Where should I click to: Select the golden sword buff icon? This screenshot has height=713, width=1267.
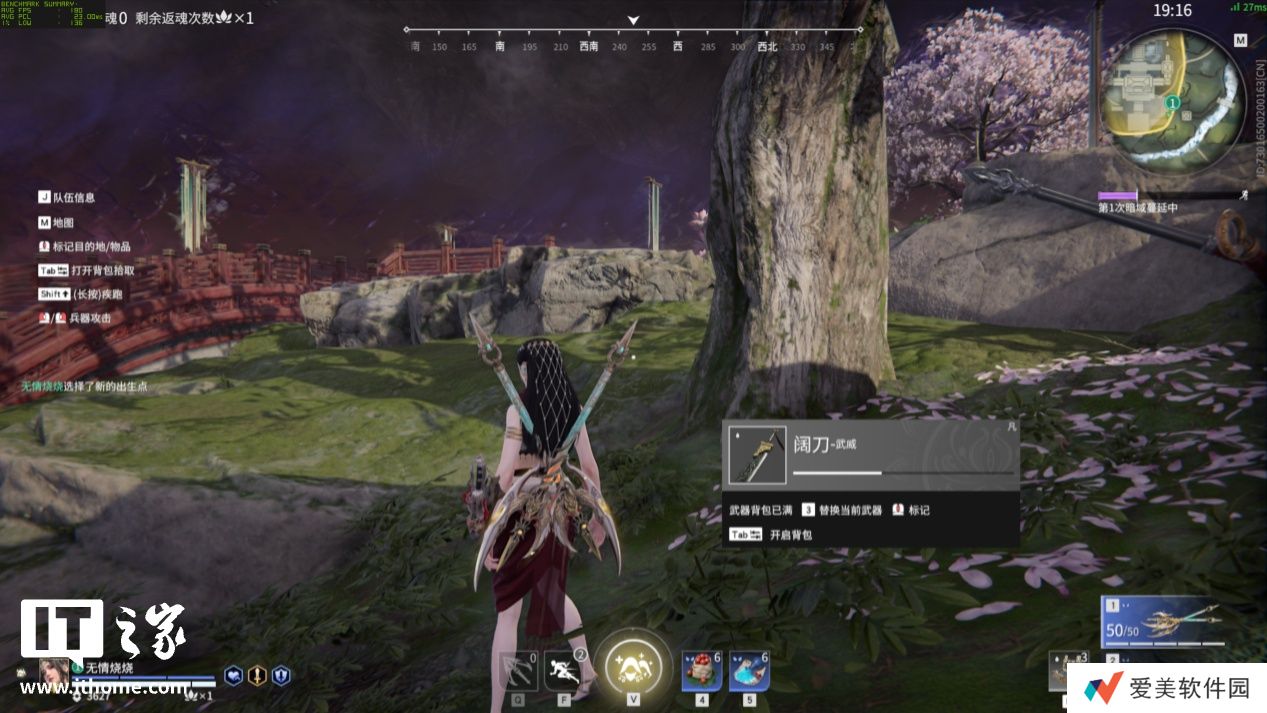pyautogui.click(x=257, y=676)
